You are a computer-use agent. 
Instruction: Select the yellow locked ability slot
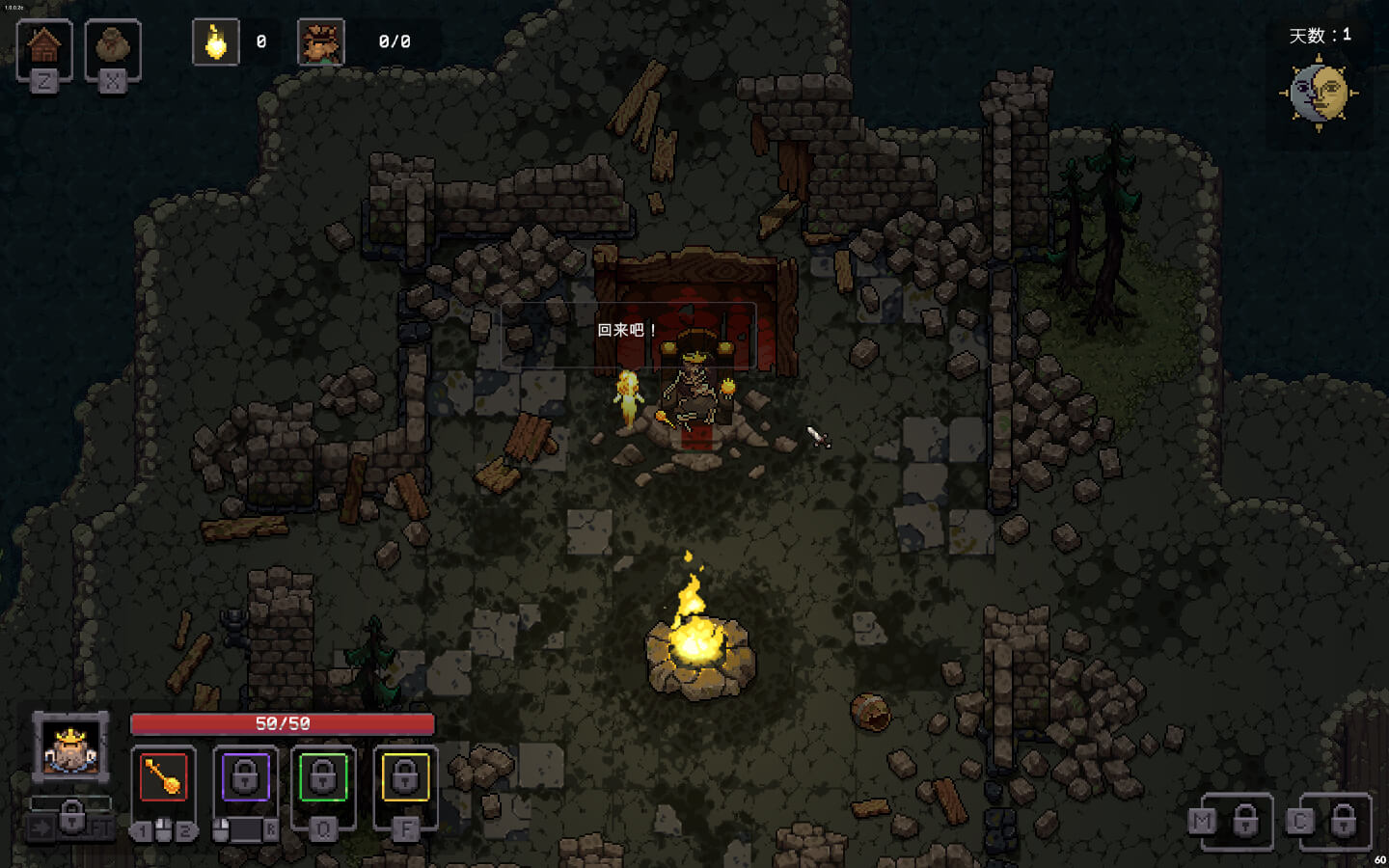405,777
